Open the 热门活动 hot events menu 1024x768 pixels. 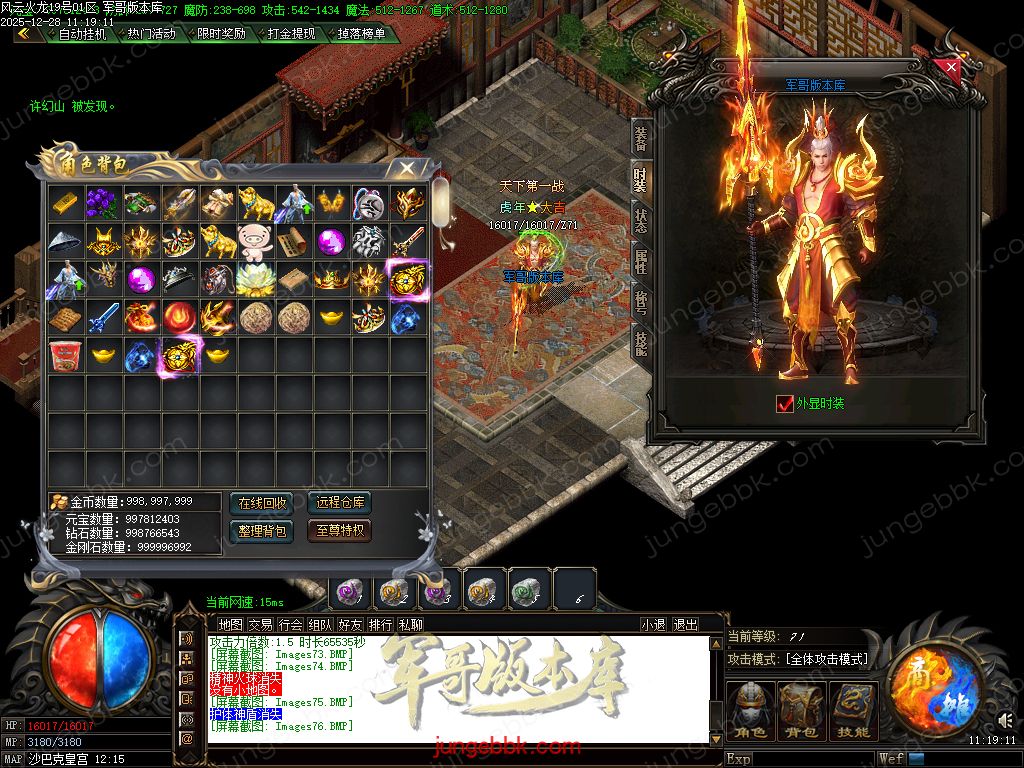[151, 33]
